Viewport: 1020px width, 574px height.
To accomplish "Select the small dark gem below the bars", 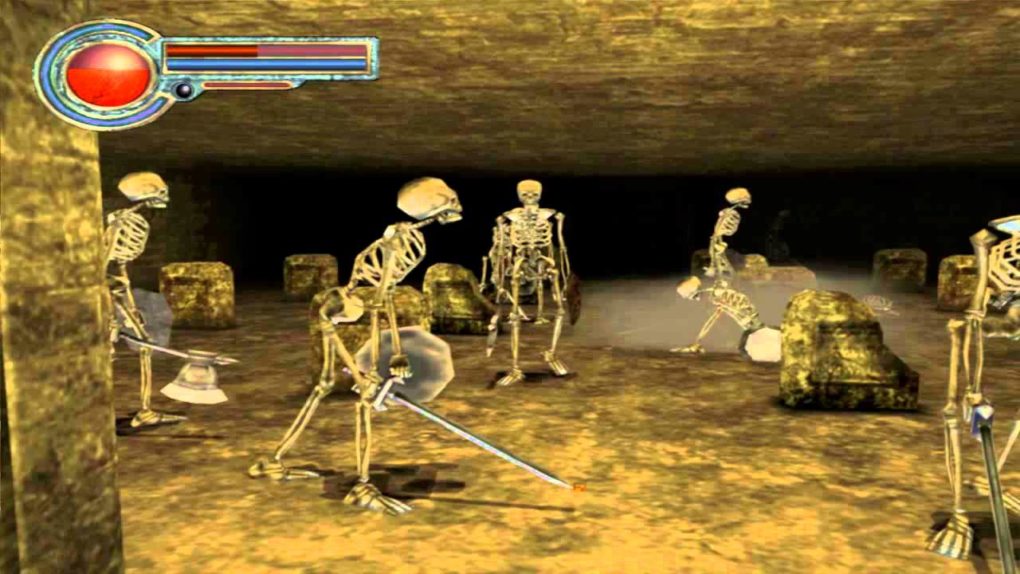I will tap(183, 90).
